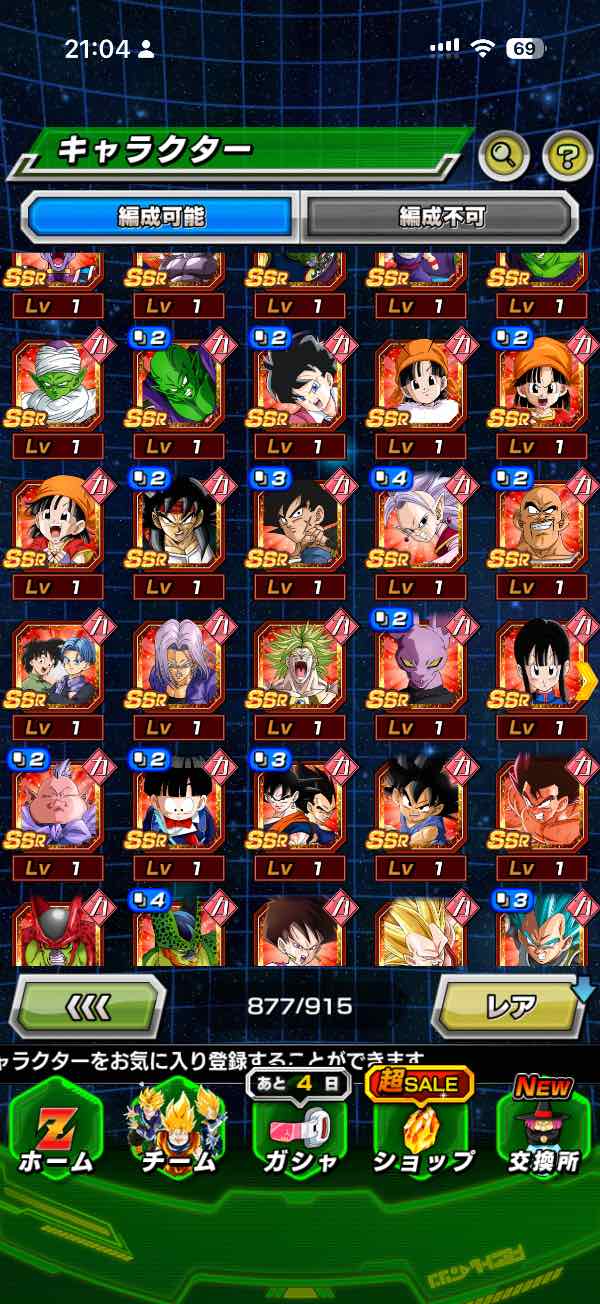Tap the yellow arrow on the right edge
Image resolution: width=600 pixels, height=1304 pixels.
coord(587,680)
